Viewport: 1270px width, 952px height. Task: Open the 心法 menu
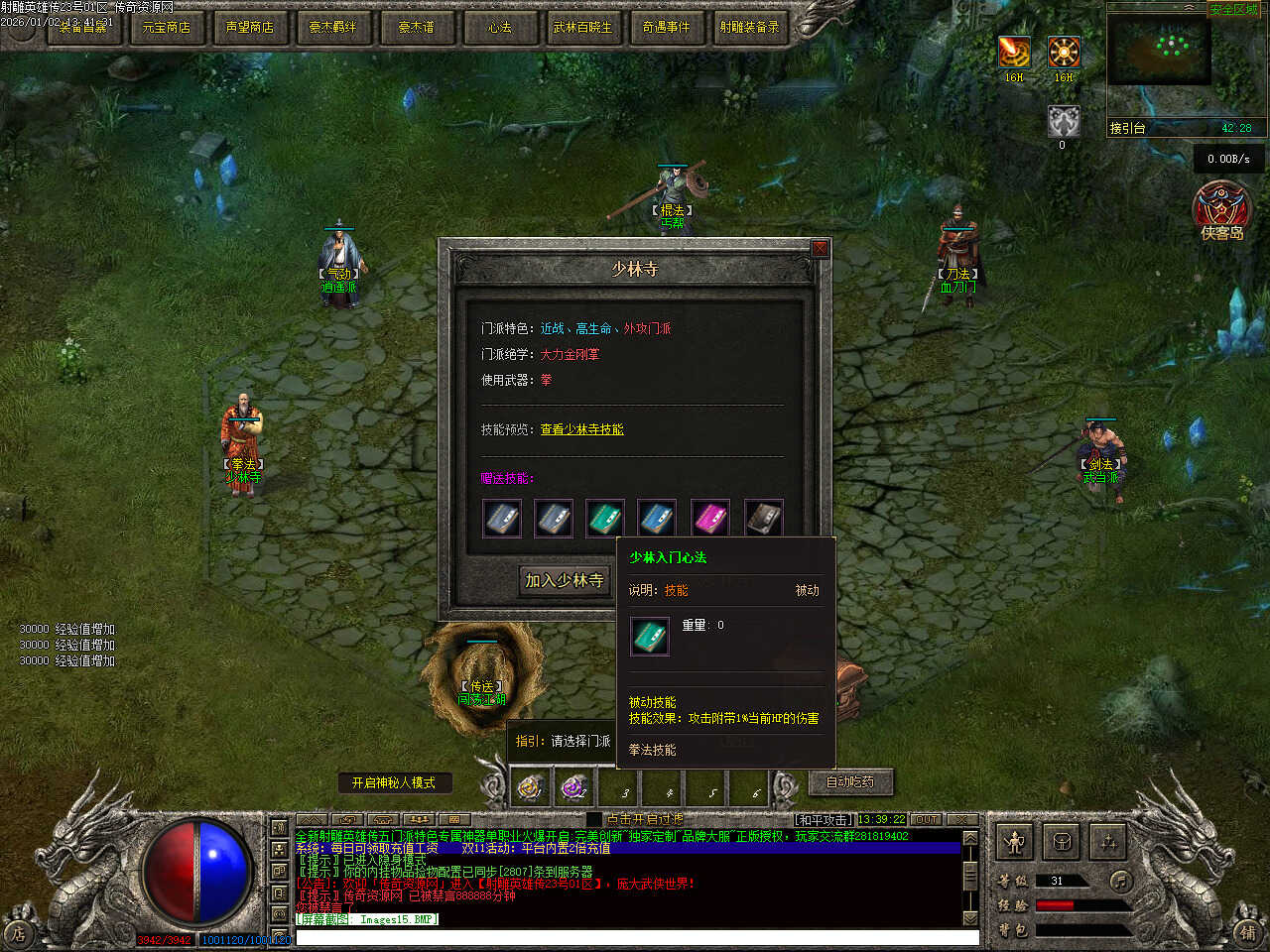(x=499, y=27)
